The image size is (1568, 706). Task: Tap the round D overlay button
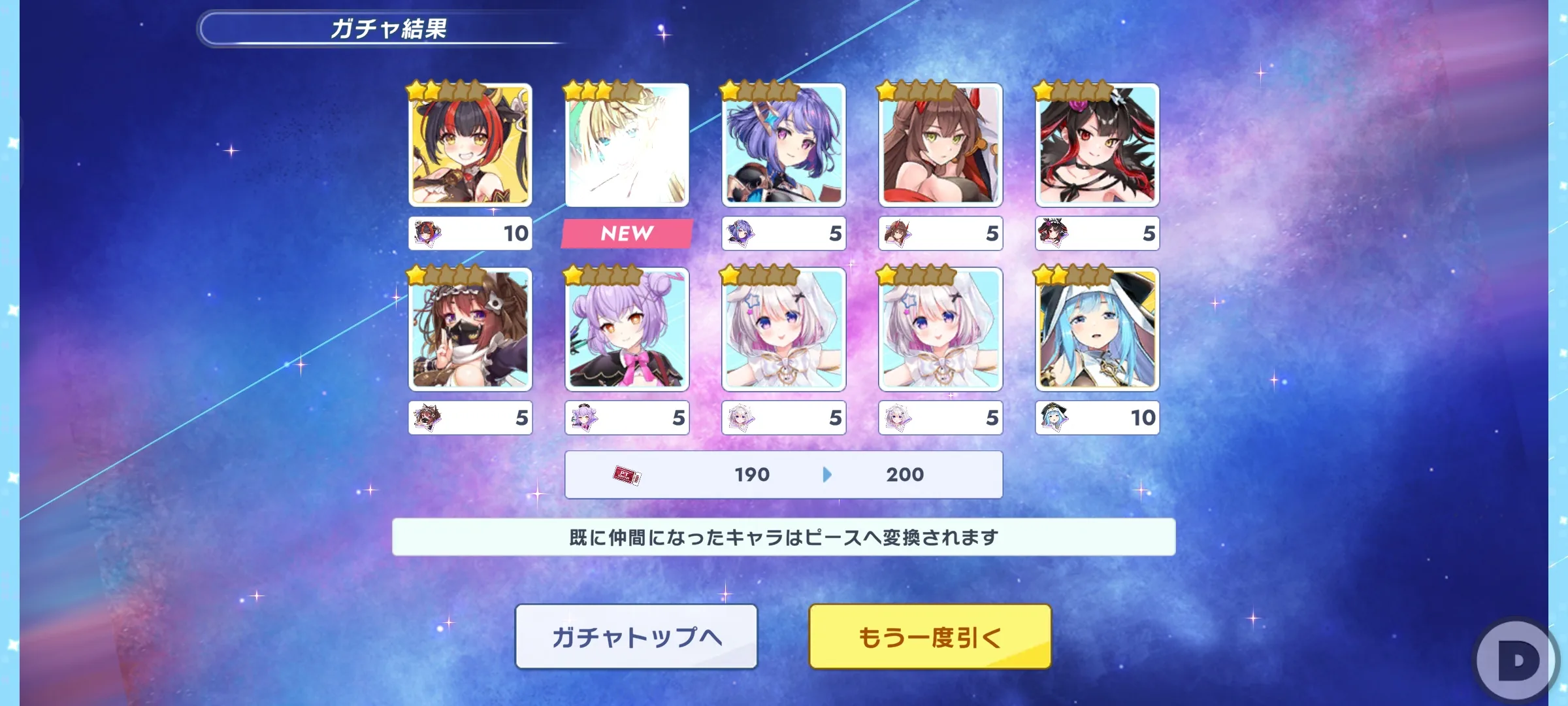(x=1517, y=660)
